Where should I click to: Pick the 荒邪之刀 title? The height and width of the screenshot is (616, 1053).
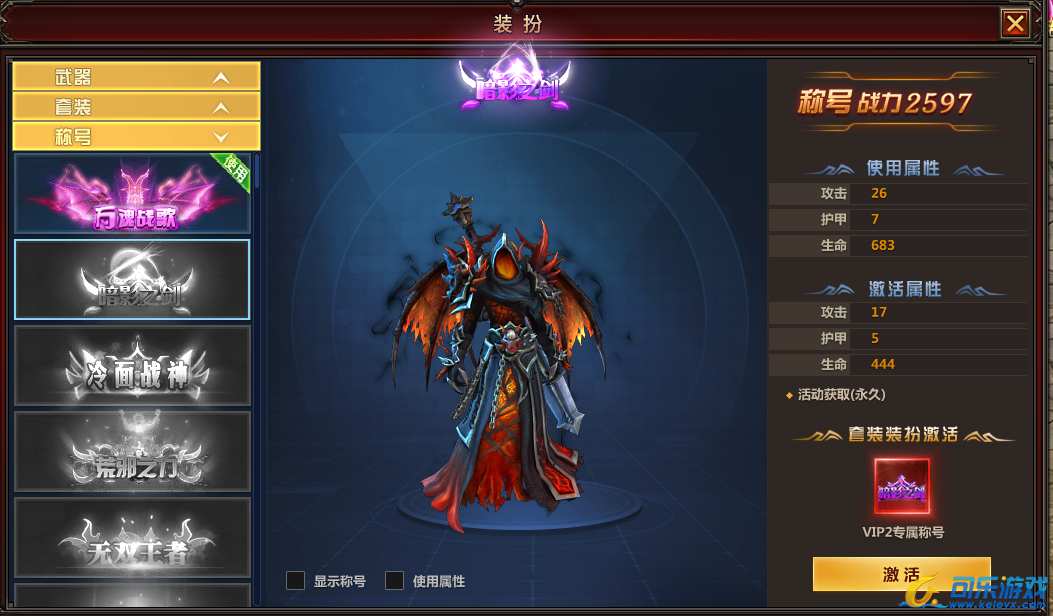pyautogui.click(x=132, y=452)
